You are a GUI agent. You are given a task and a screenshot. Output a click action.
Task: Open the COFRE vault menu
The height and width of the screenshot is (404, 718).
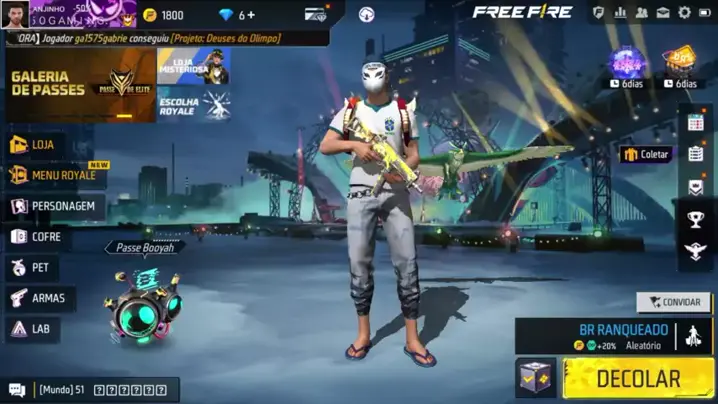pyautogui.click(x=38, y=237)
